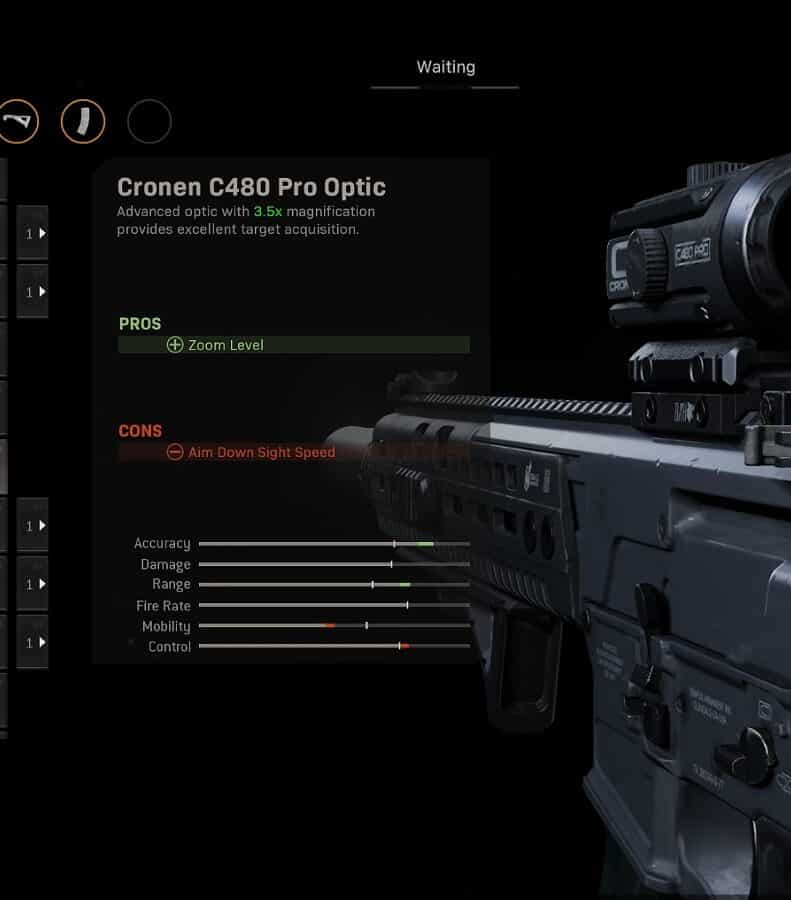The height and width of the screenshot is (900, 791).
Task: Select the magazine attachment icon
Action: pos(83,122)
